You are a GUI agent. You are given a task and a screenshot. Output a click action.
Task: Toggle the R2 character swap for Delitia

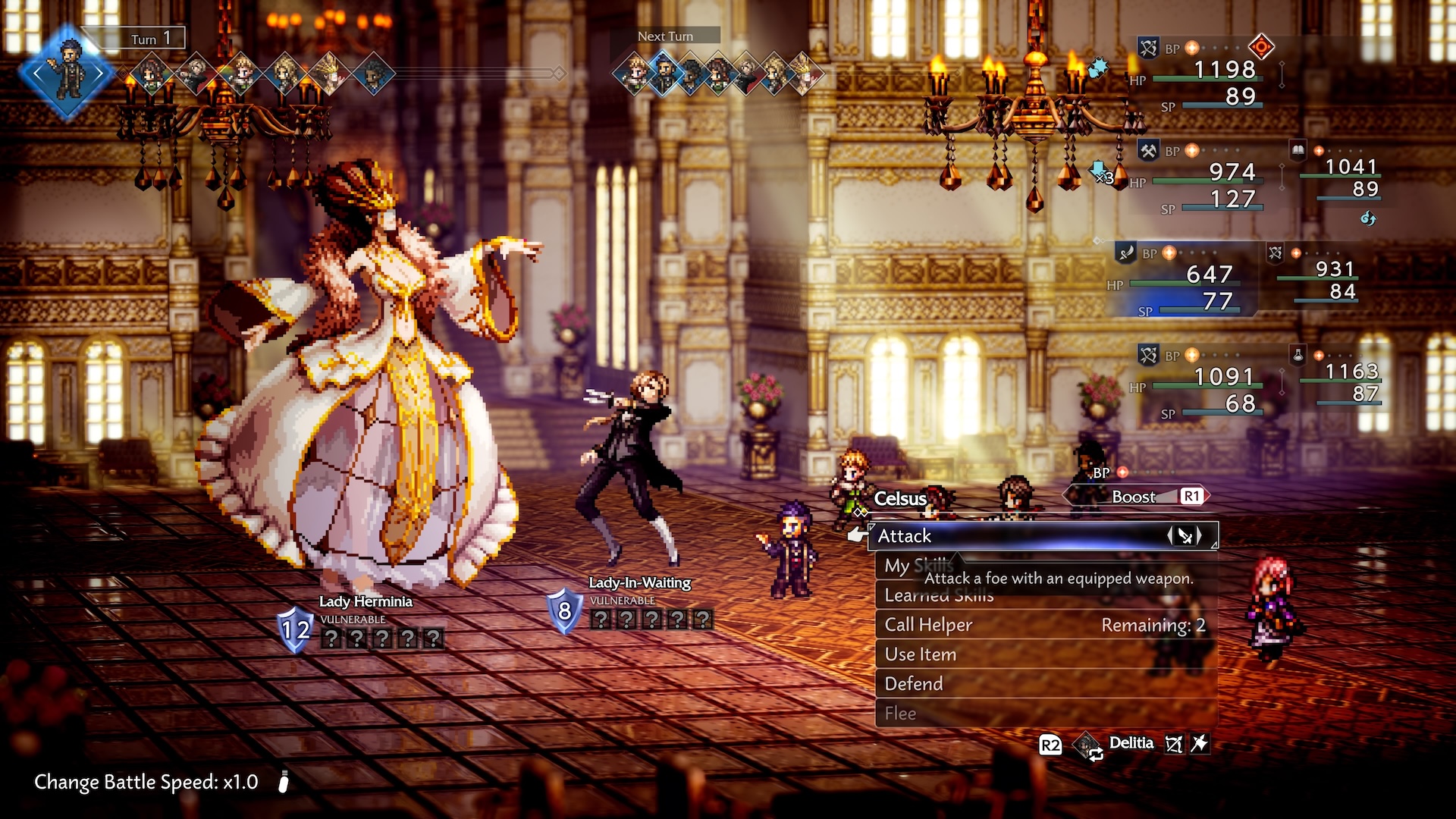[x=1051, y=745]
